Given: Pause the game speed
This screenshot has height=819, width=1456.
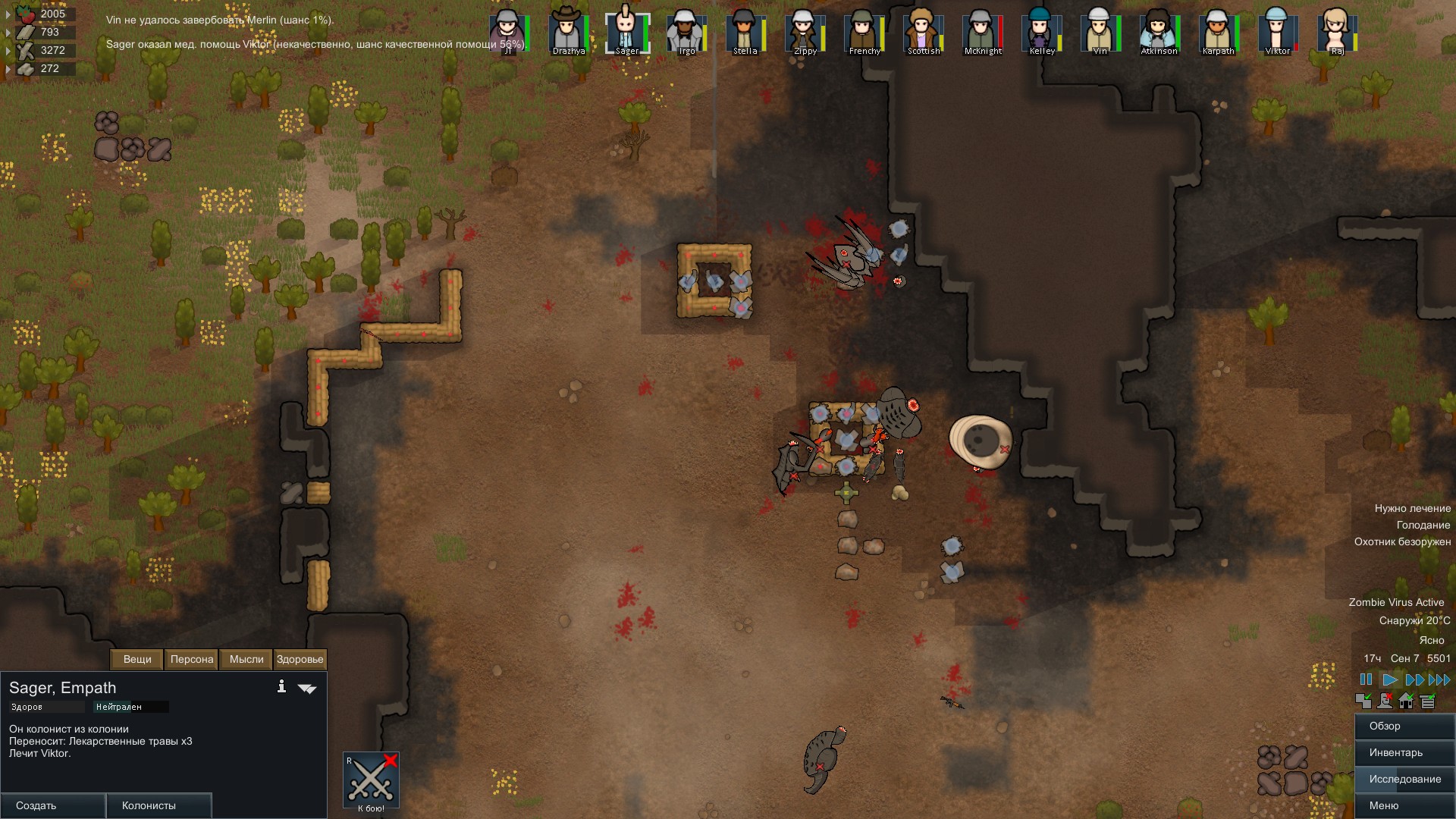Looking at the screenshot, I should coord(1366,679).
